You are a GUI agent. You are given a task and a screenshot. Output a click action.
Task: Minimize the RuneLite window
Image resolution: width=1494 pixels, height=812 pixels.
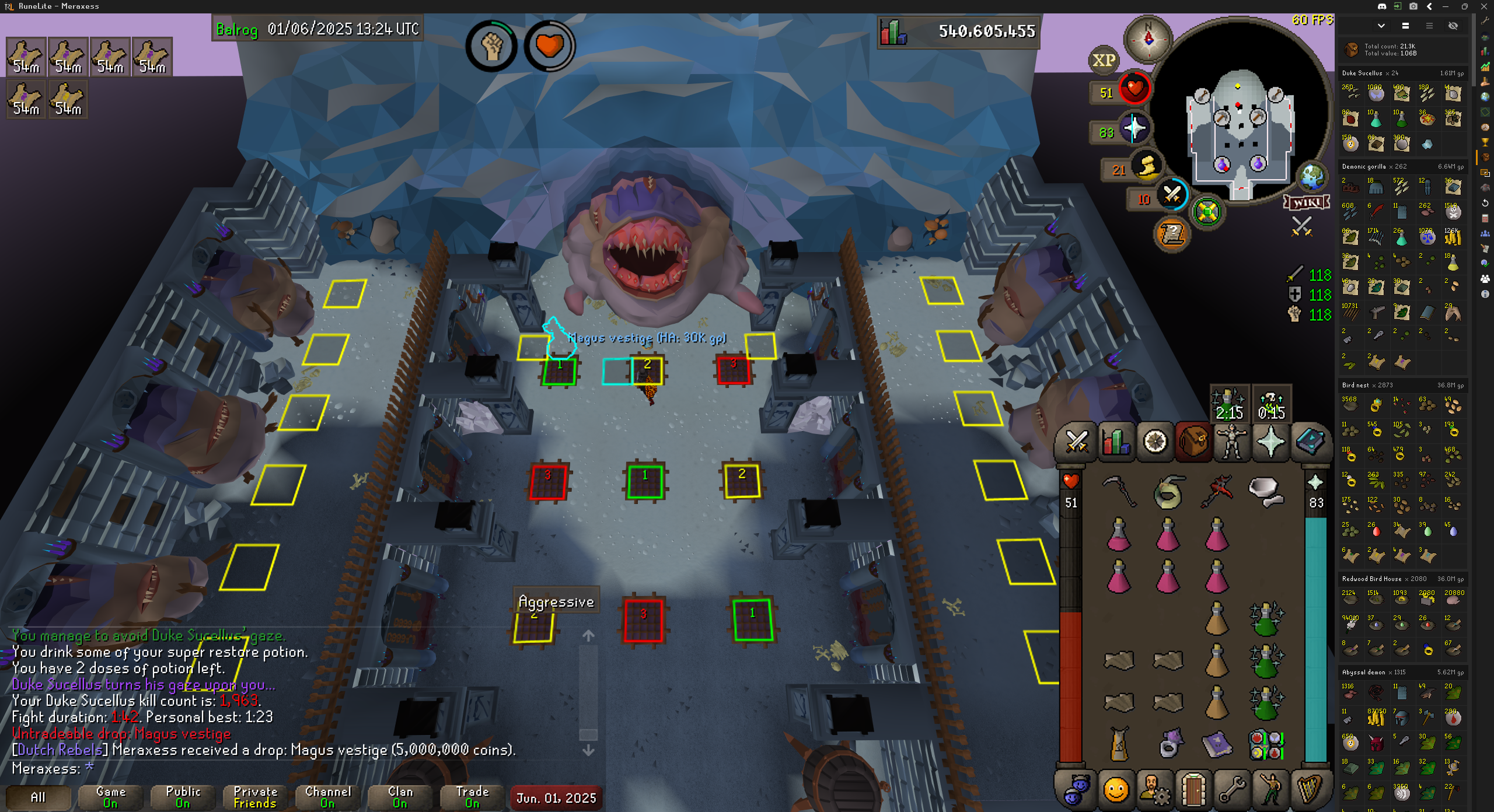point(1446,6)
